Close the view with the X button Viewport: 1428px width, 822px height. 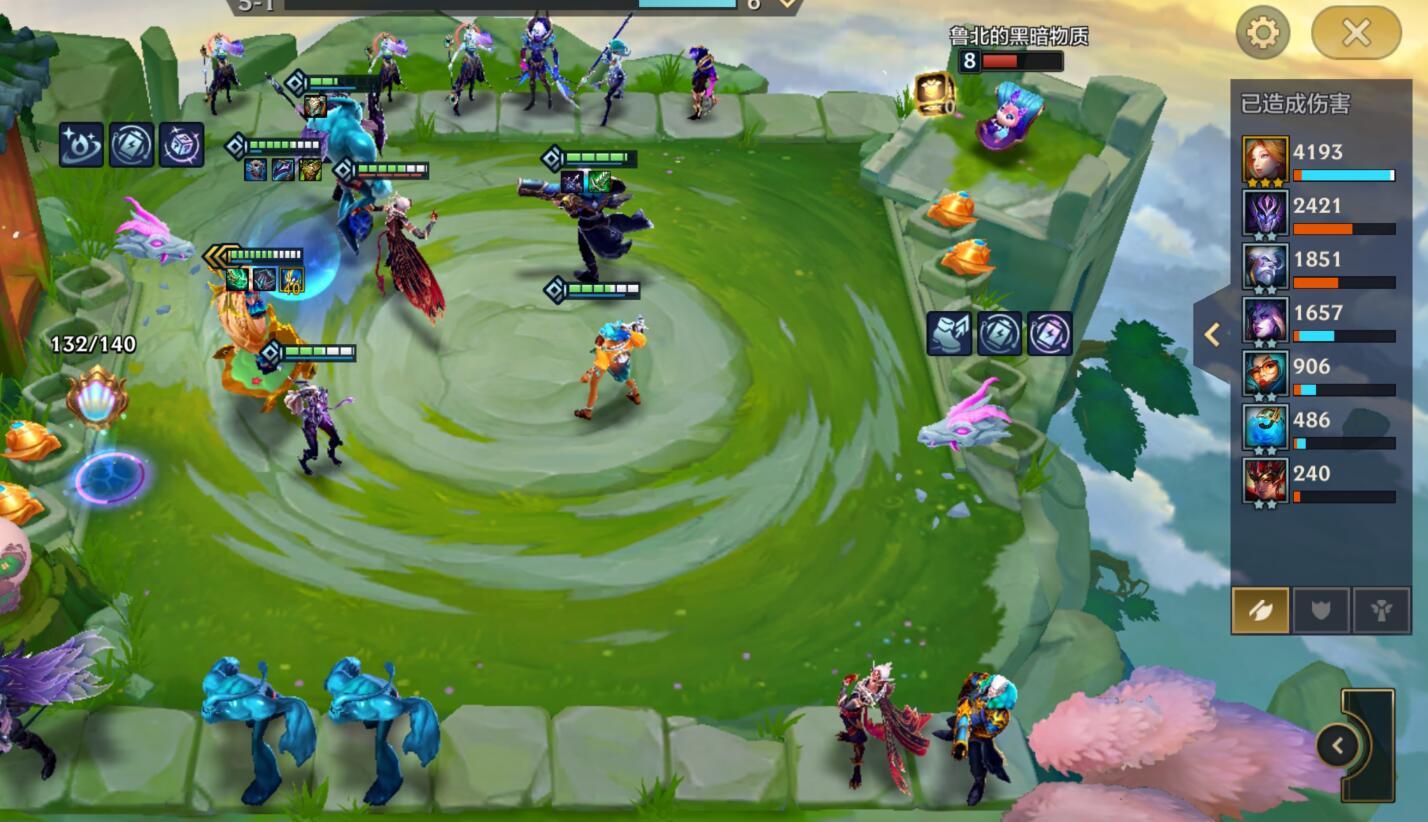point(1356,33)
